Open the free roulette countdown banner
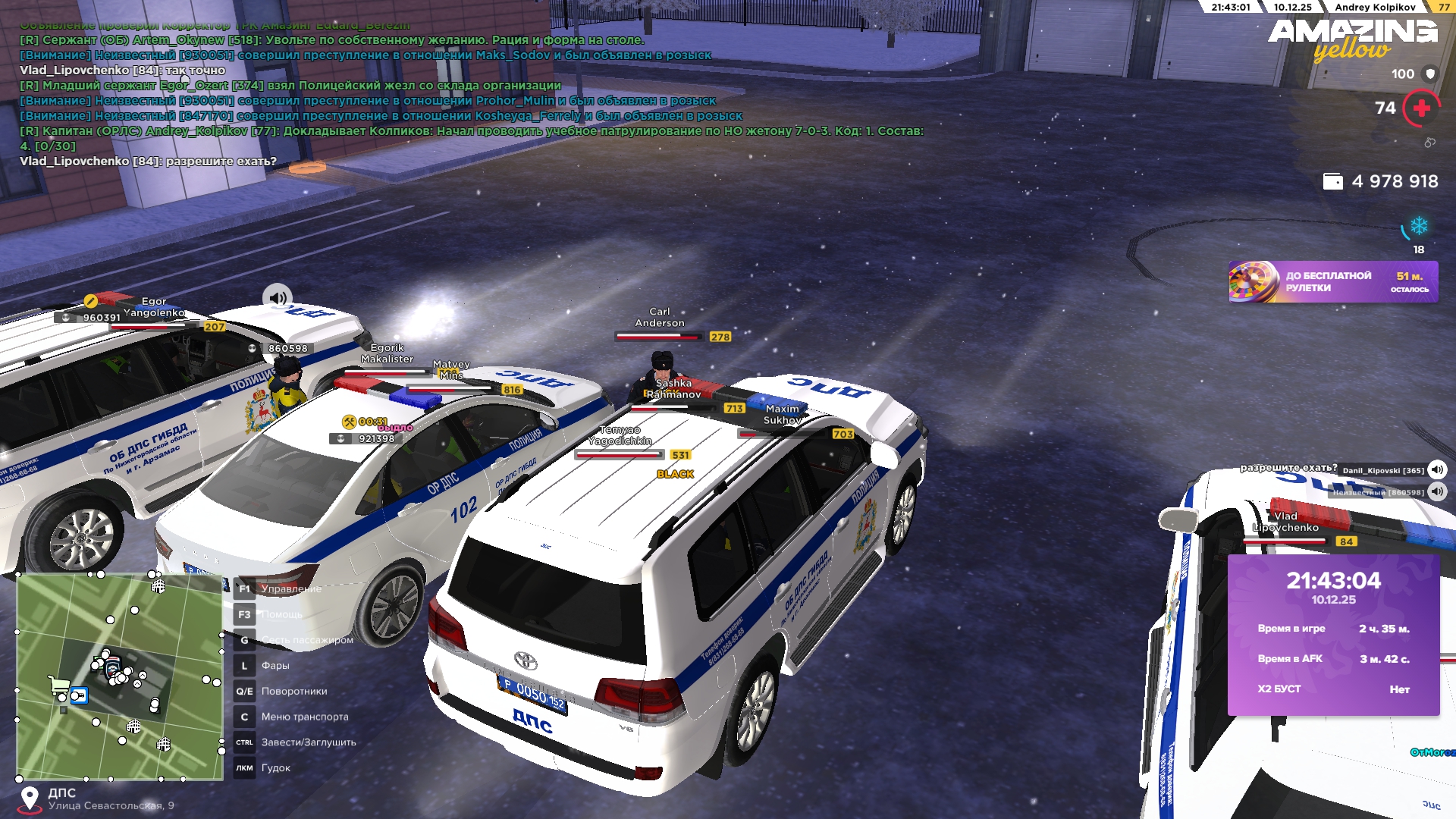The image size is (1456, 819). (1332, 282)
